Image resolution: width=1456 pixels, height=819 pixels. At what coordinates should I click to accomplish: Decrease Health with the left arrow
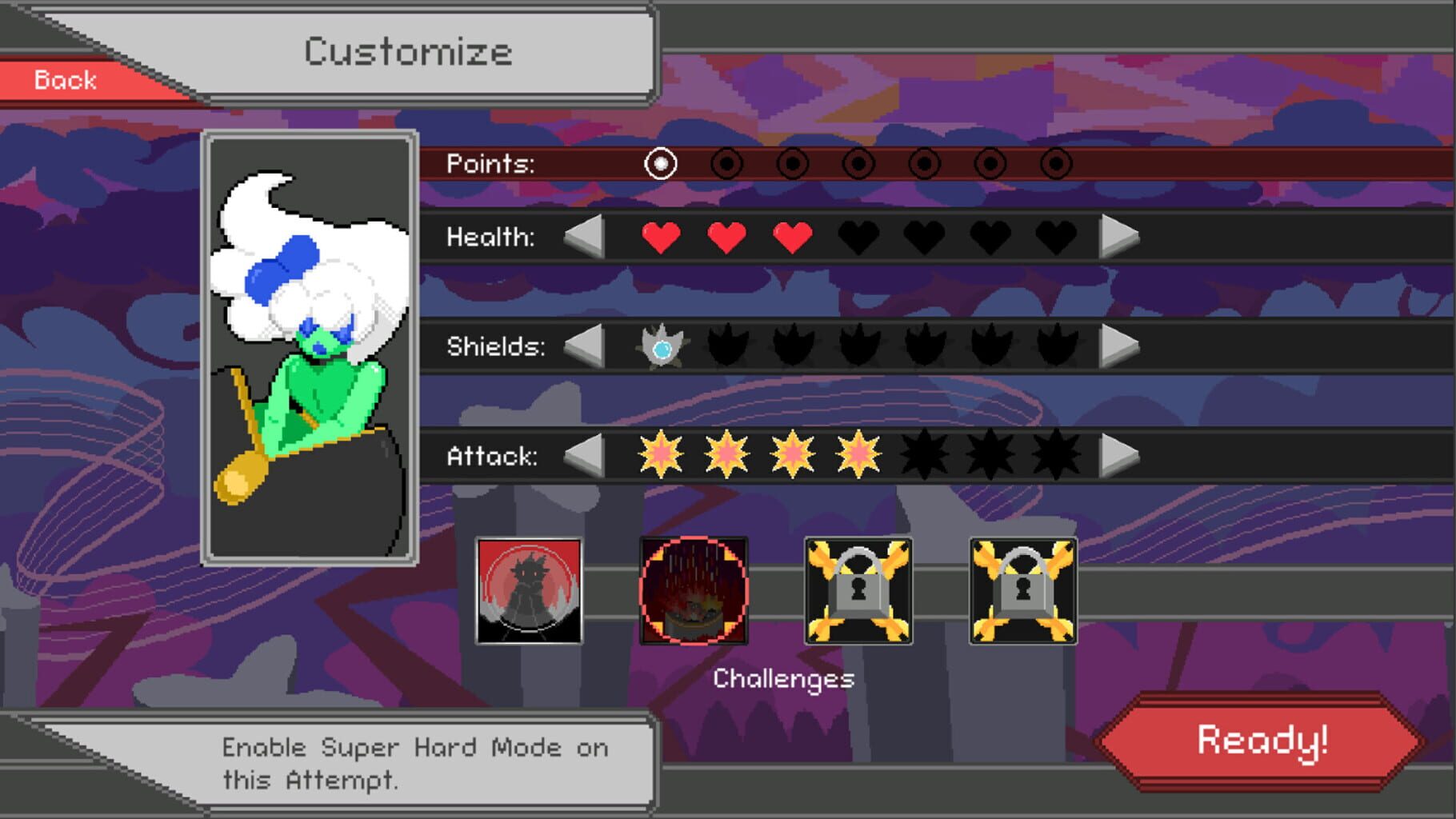tap(582, 237)
